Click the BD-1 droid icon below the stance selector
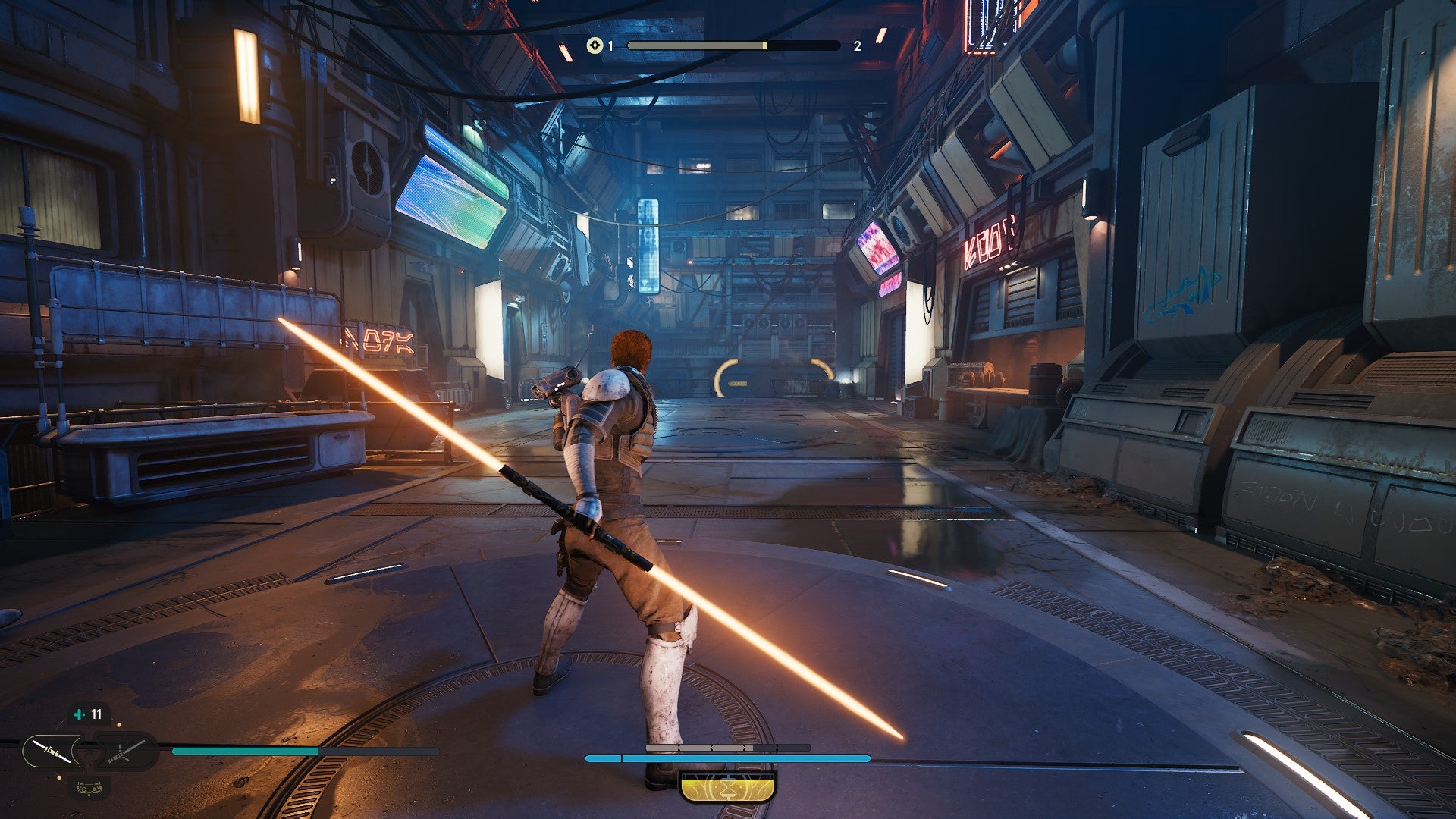This screenshot has width=1456, height=819. [x=89, y=789]
